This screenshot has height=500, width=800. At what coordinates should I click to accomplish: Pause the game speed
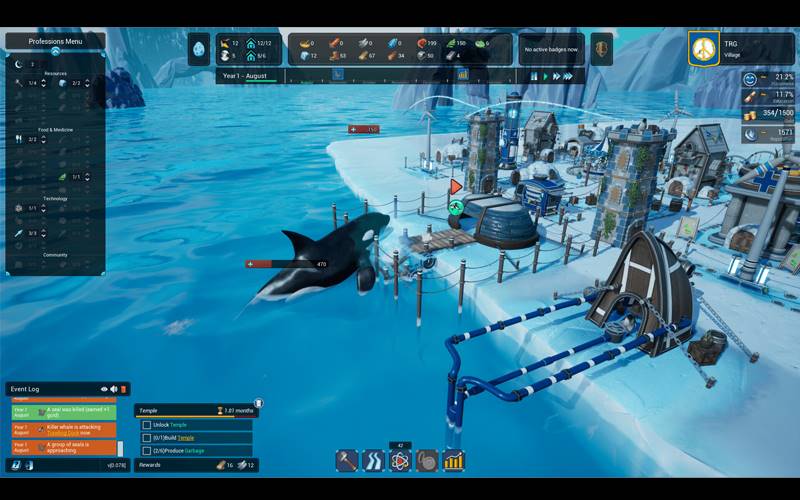[x=534, y=76]
